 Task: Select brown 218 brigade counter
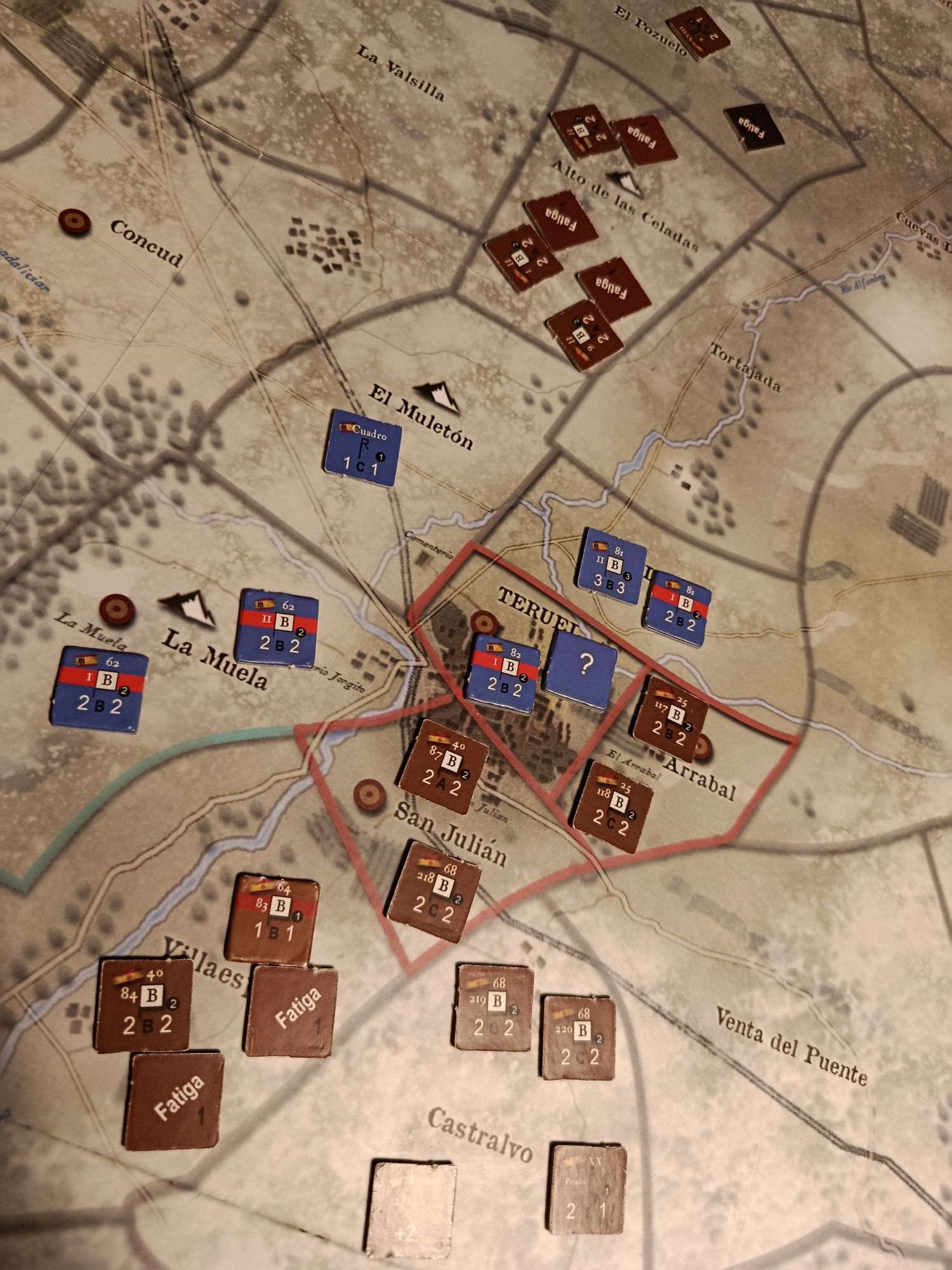tap(435, 891)
